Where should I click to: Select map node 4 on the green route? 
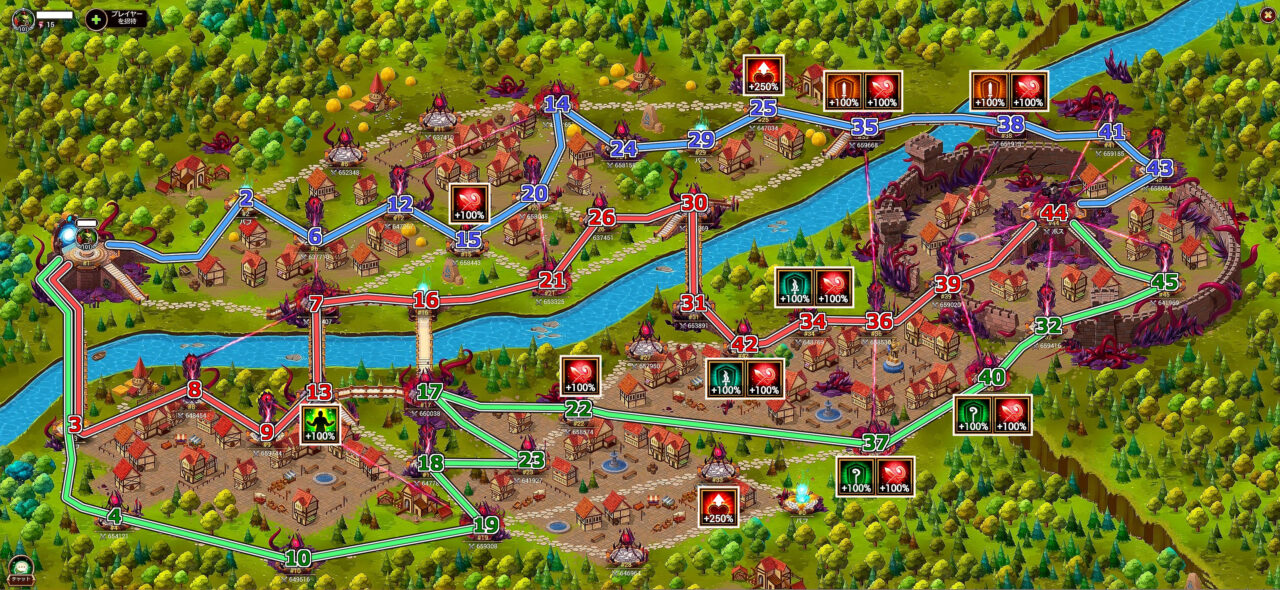[x=114, y=517]
